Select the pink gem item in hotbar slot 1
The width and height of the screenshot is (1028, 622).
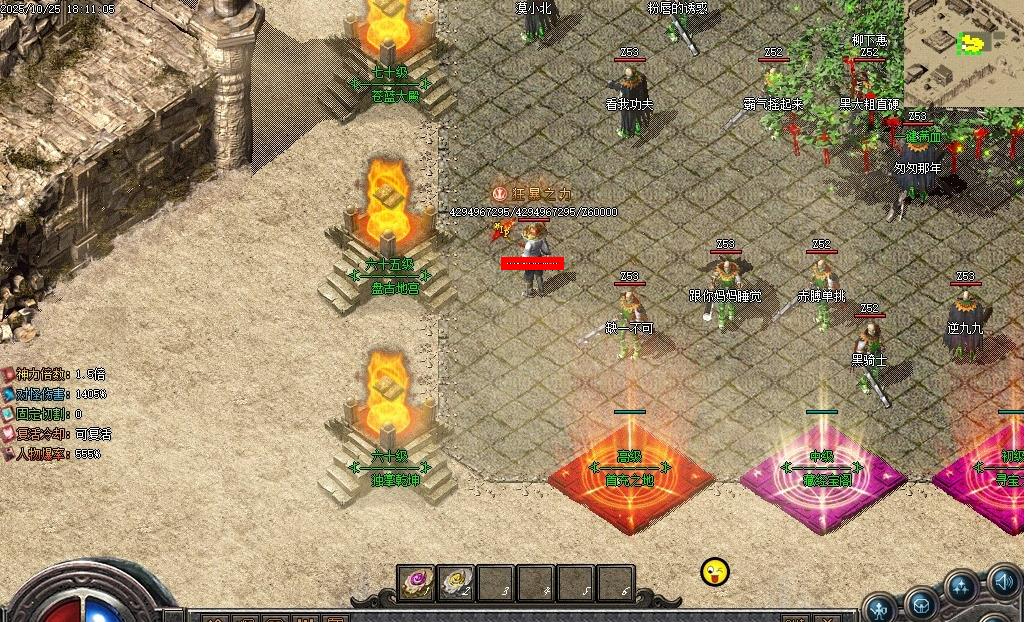coord(416,581)
